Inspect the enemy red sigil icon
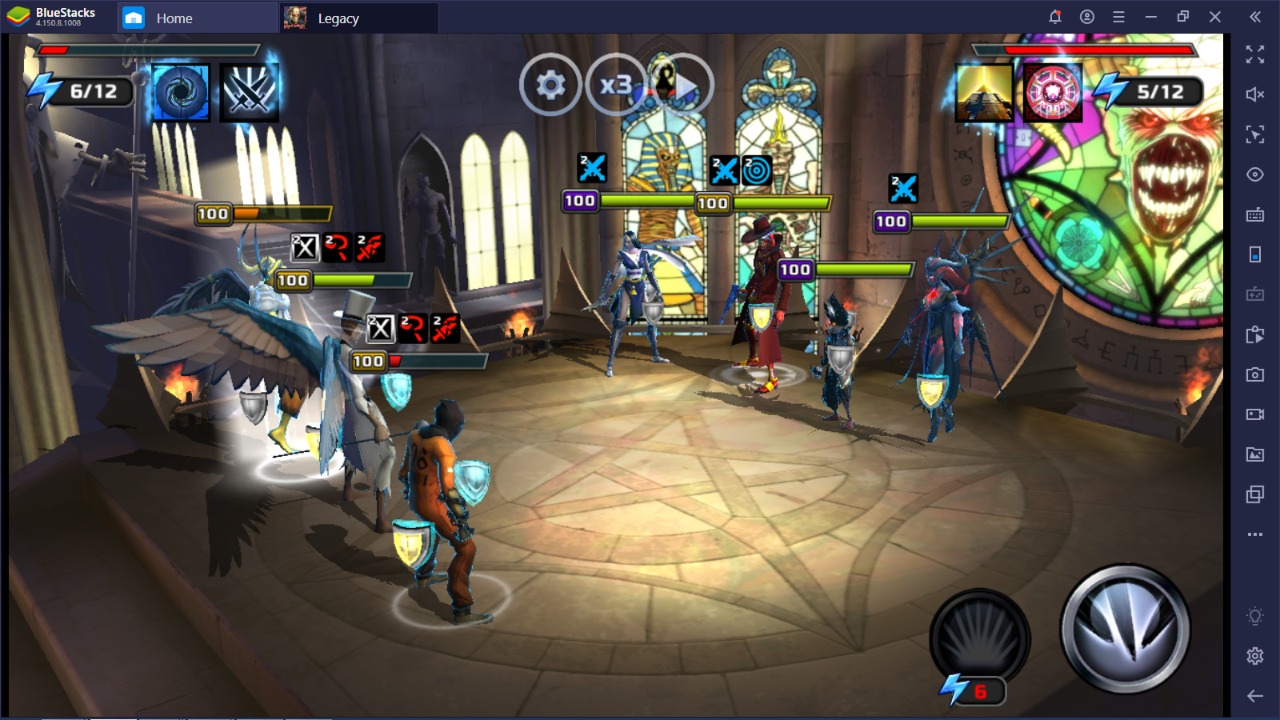This screenshot has height=720, width=1280. 1053,93
